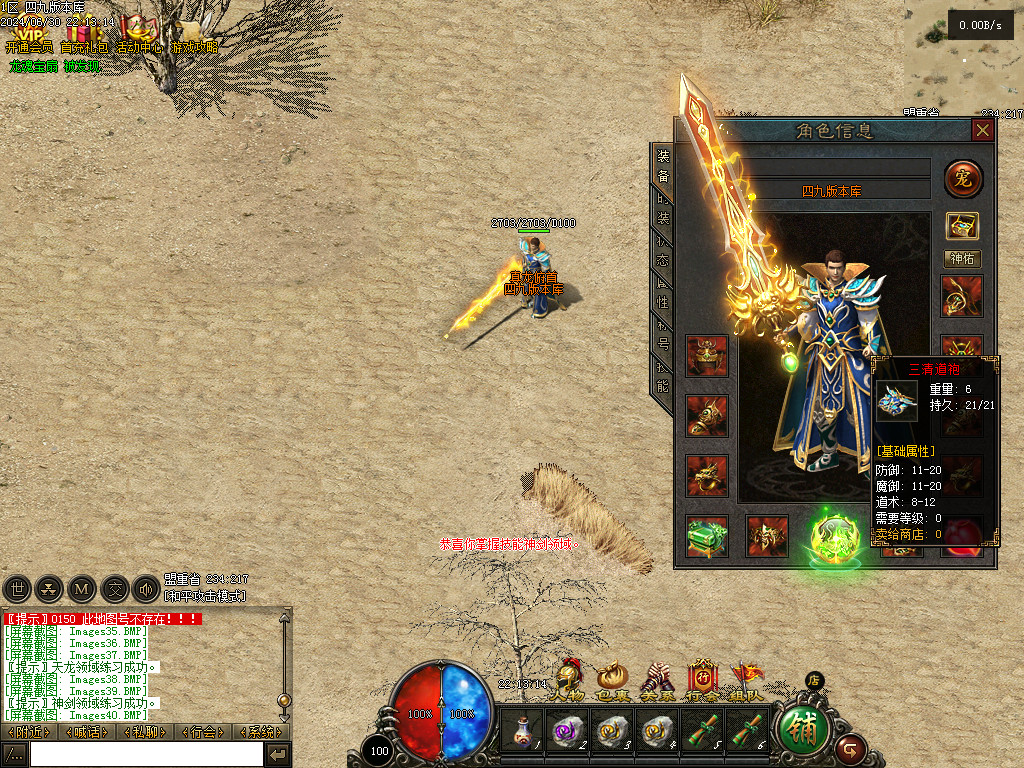Open the 关系 relations menu
This screenshot has height=768, width=1024.
coord(656,680)
